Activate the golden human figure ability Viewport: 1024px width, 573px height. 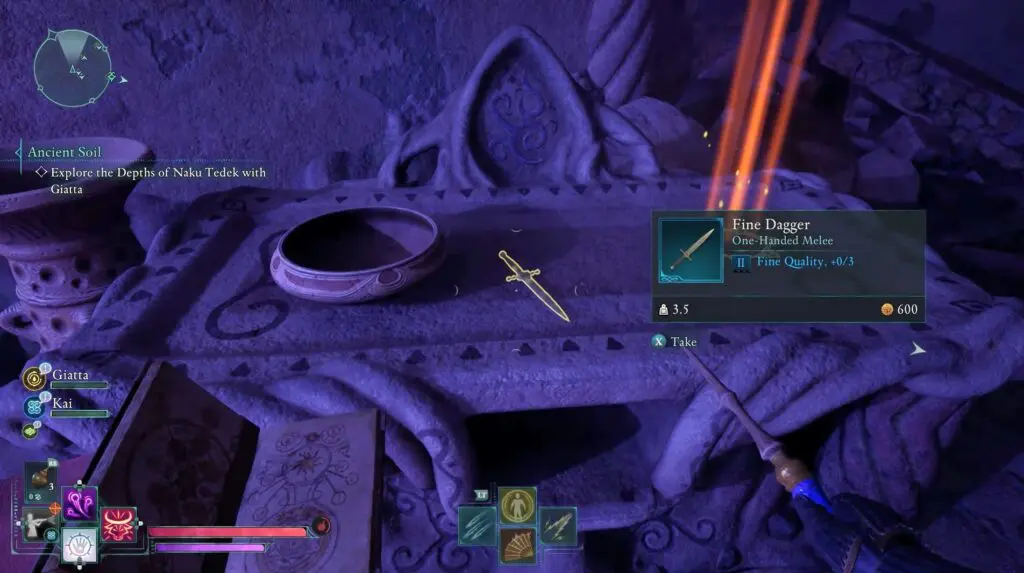(517, 506)
